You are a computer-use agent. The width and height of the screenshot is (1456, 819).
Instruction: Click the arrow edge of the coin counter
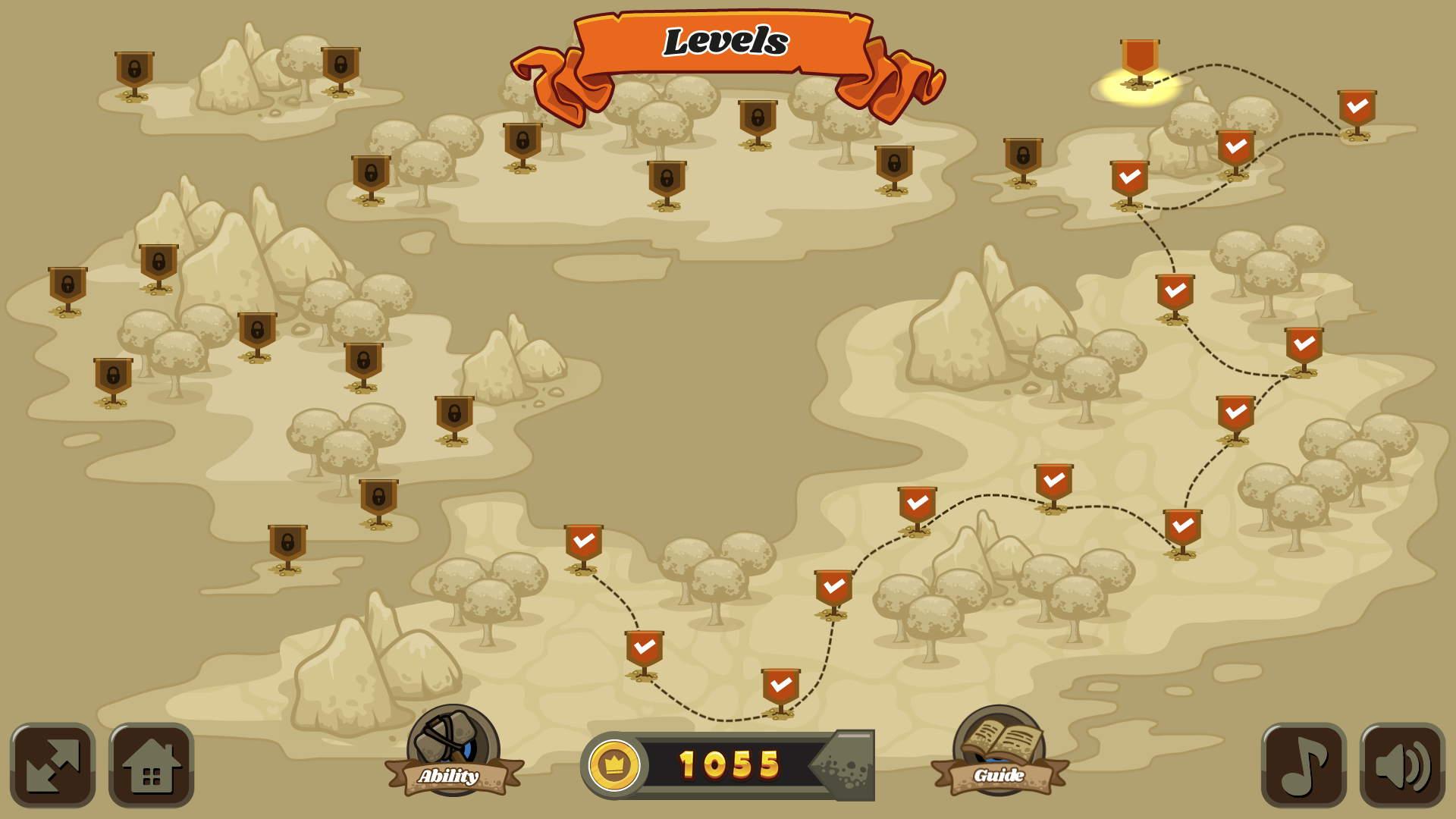tap(849, 766)
